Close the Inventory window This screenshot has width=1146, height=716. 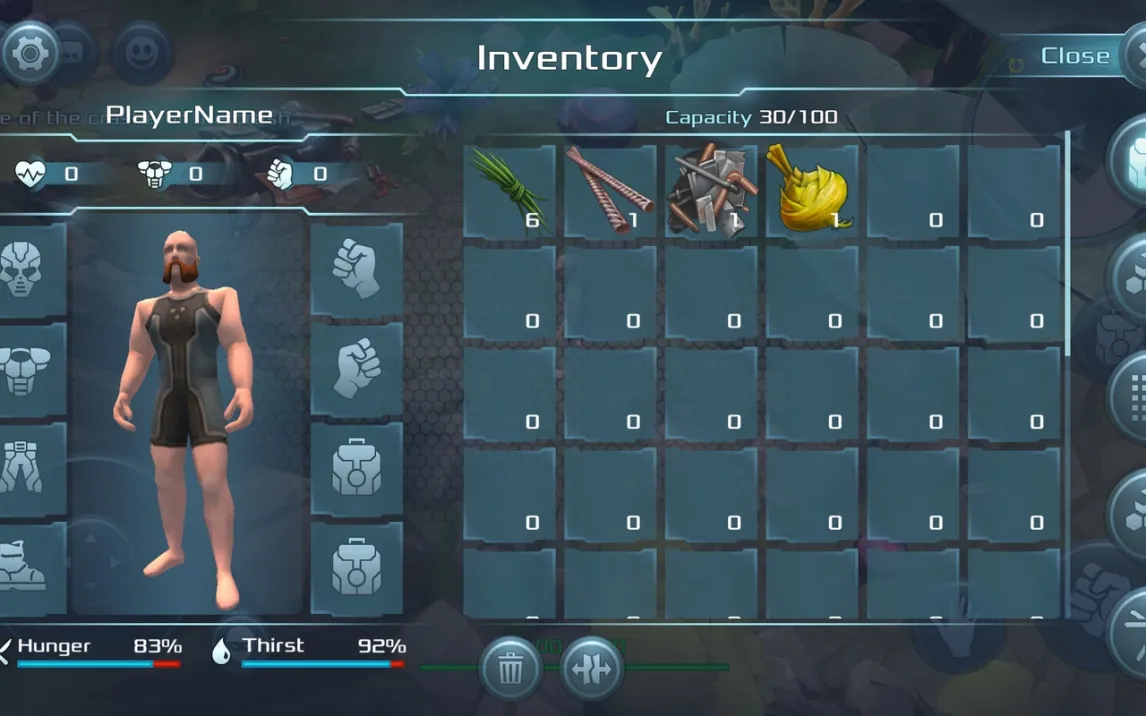pyautogui.click(x=1076, y=56)
